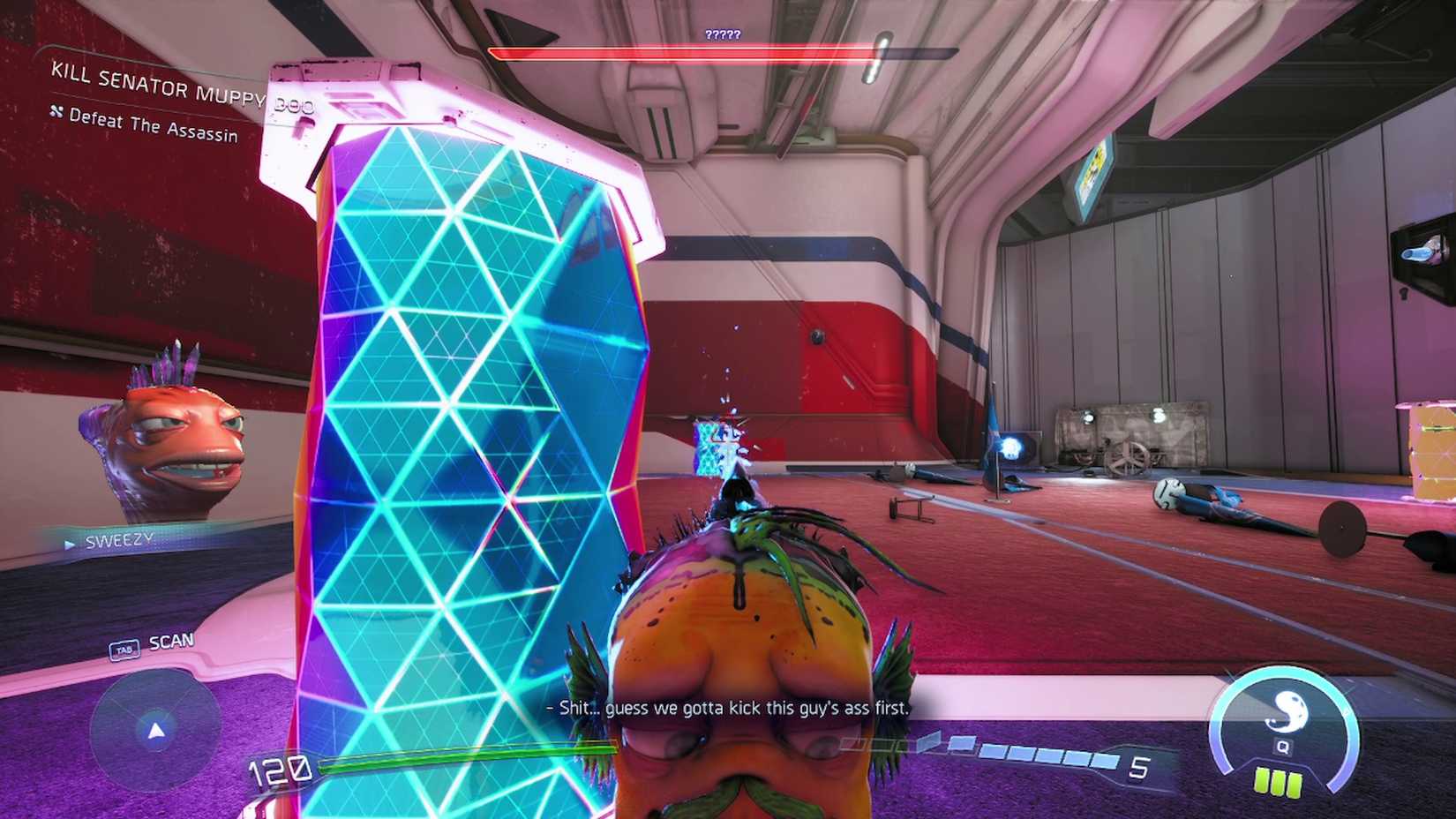Click the diamond objective icon before Defeat The Assassin
The image size is (1456, 819).
pyautogui.click(x=56, y=112)
